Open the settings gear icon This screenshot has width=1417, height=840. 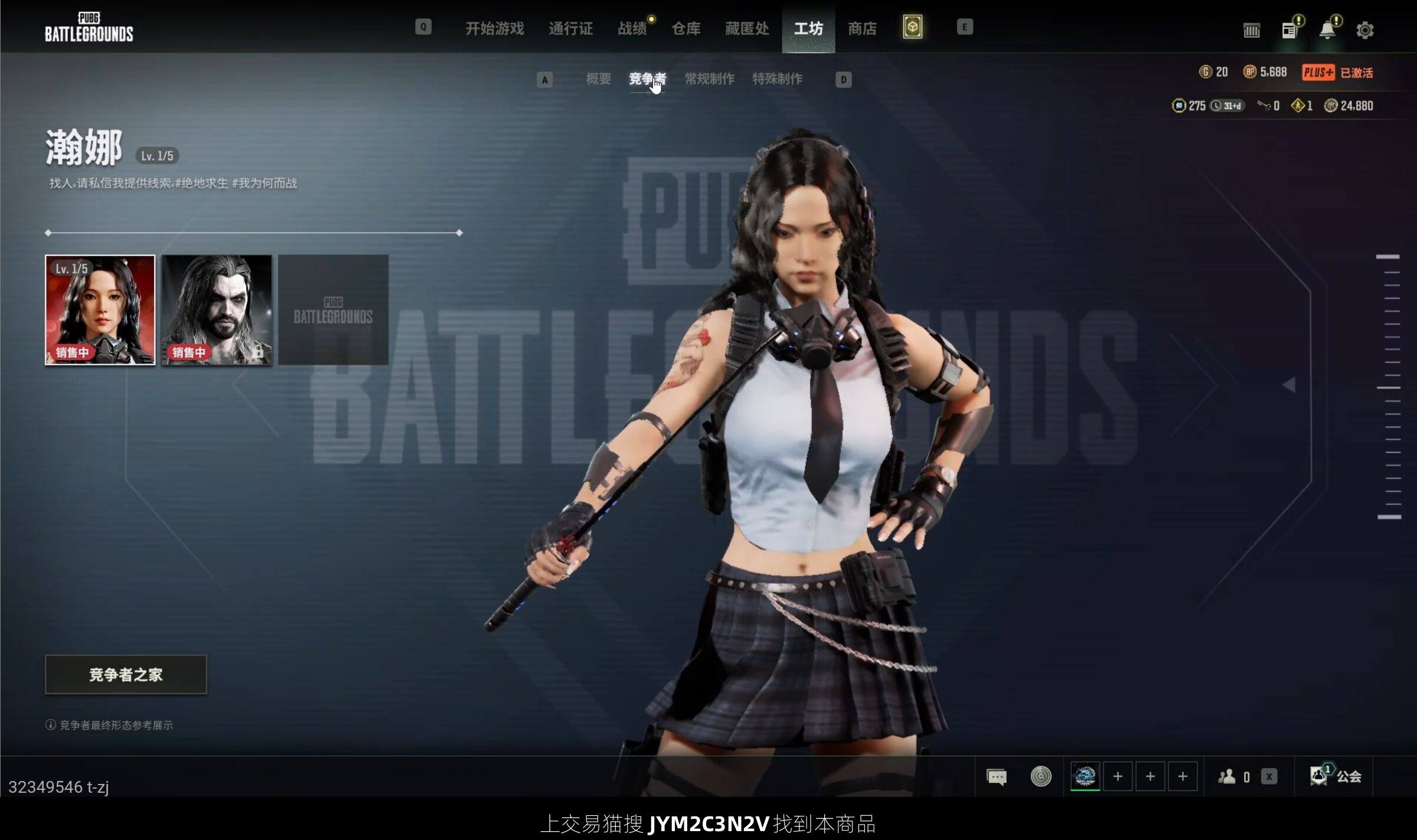coord(1364,30)
